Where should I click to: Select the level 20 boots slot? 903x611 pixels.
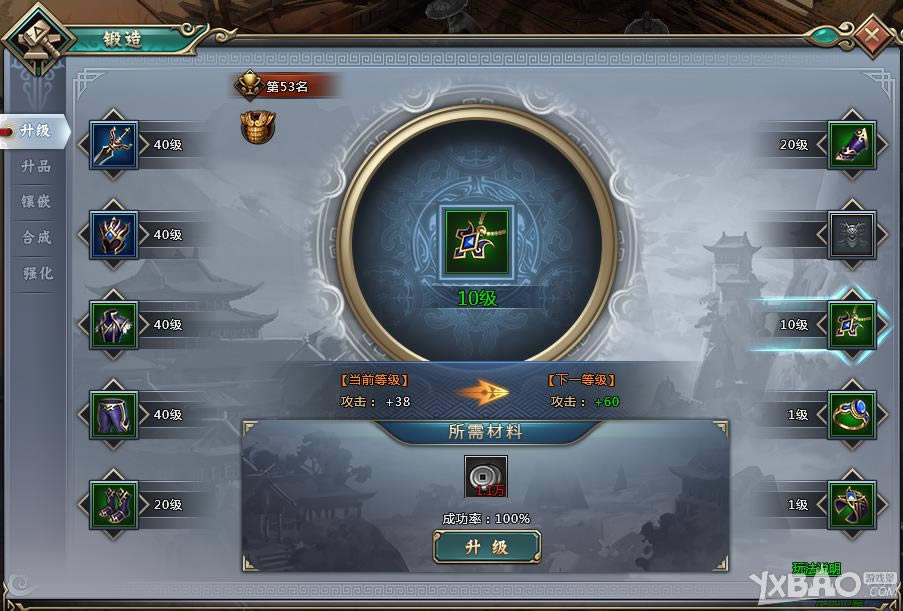tap(114, 505)
